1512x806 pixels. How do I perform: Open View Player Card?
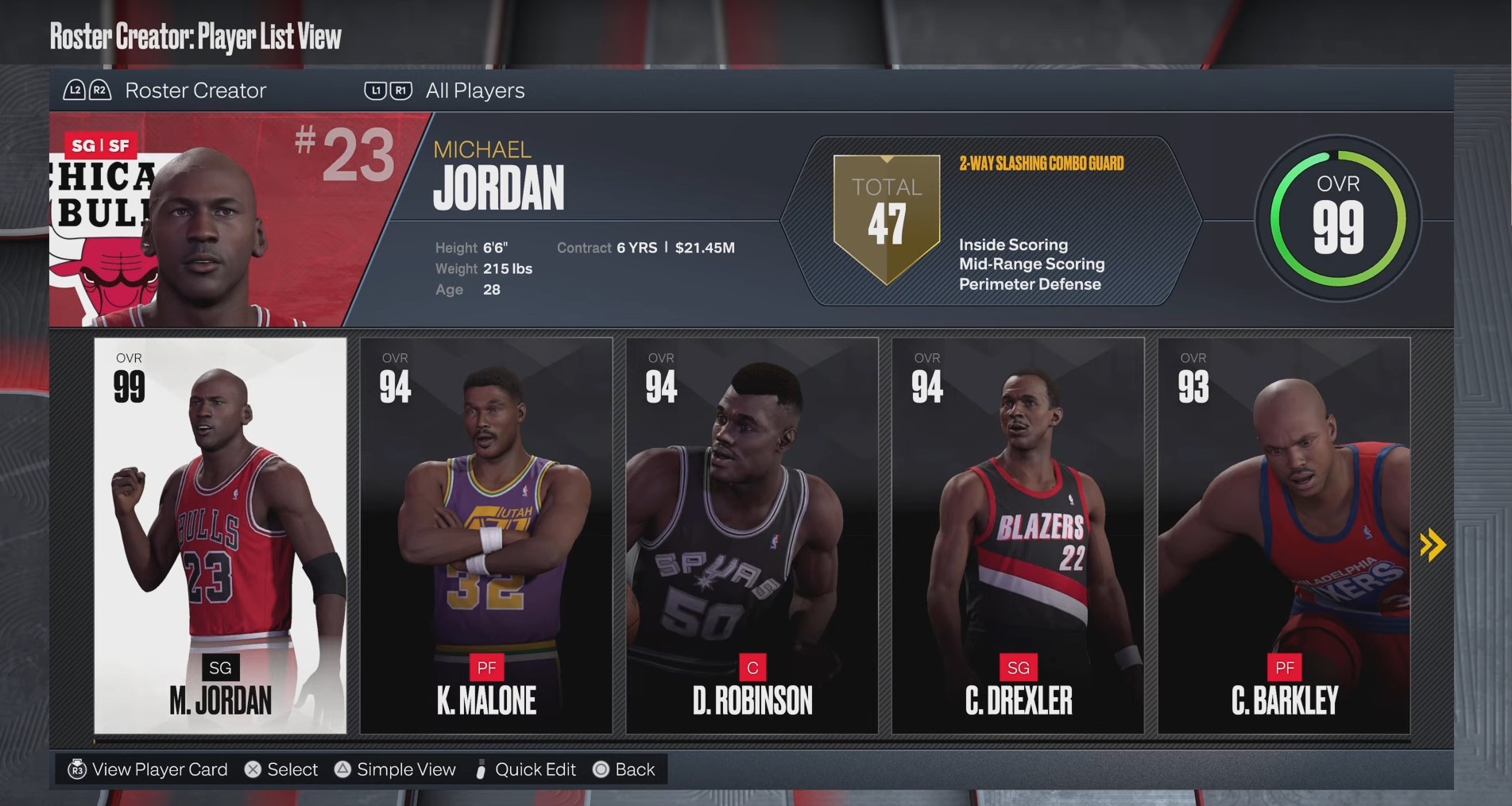[x=159, y=769]
